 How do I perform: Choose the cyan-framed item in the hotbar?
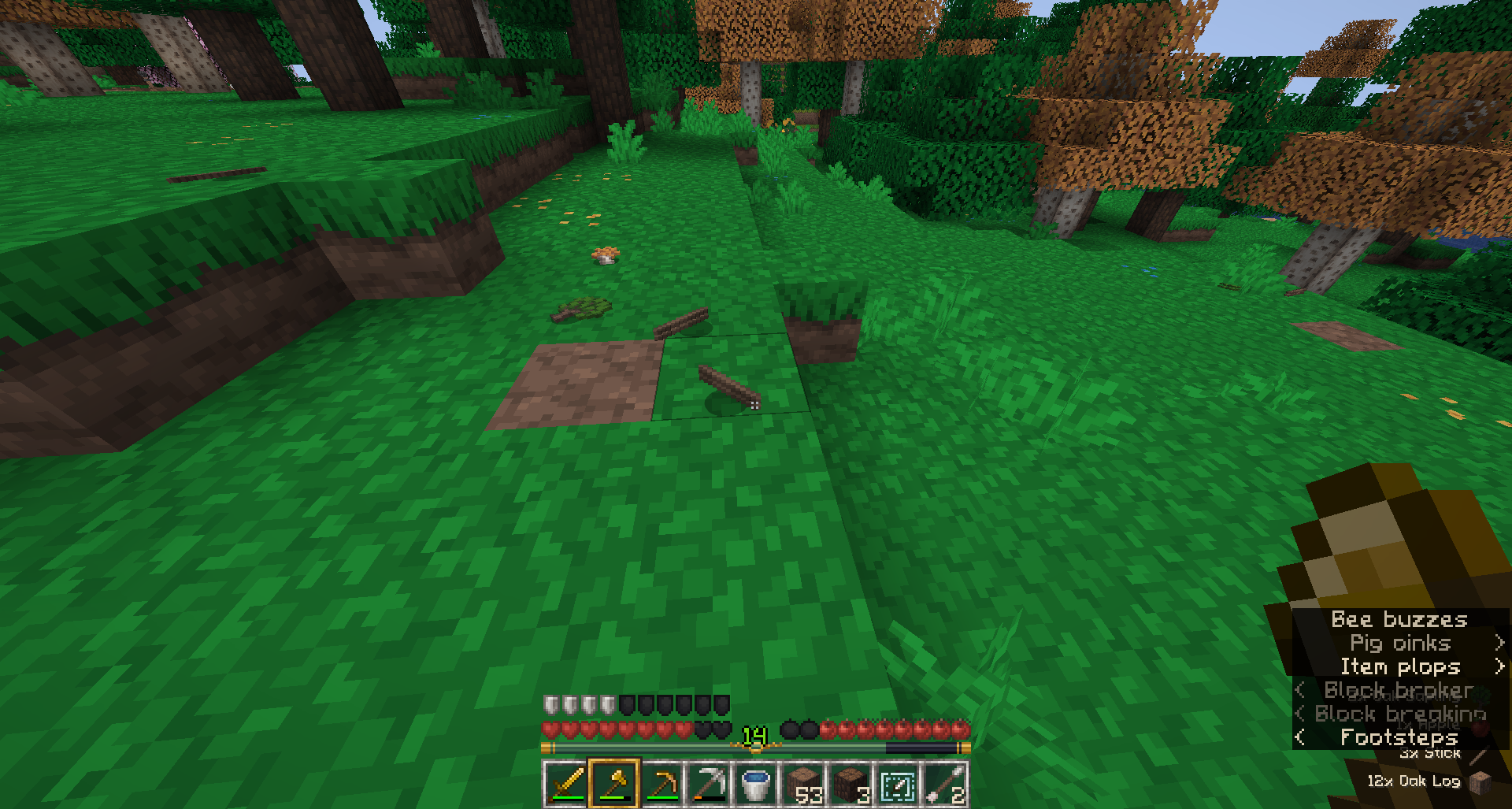pyautogui.click(x=898, y=785)
